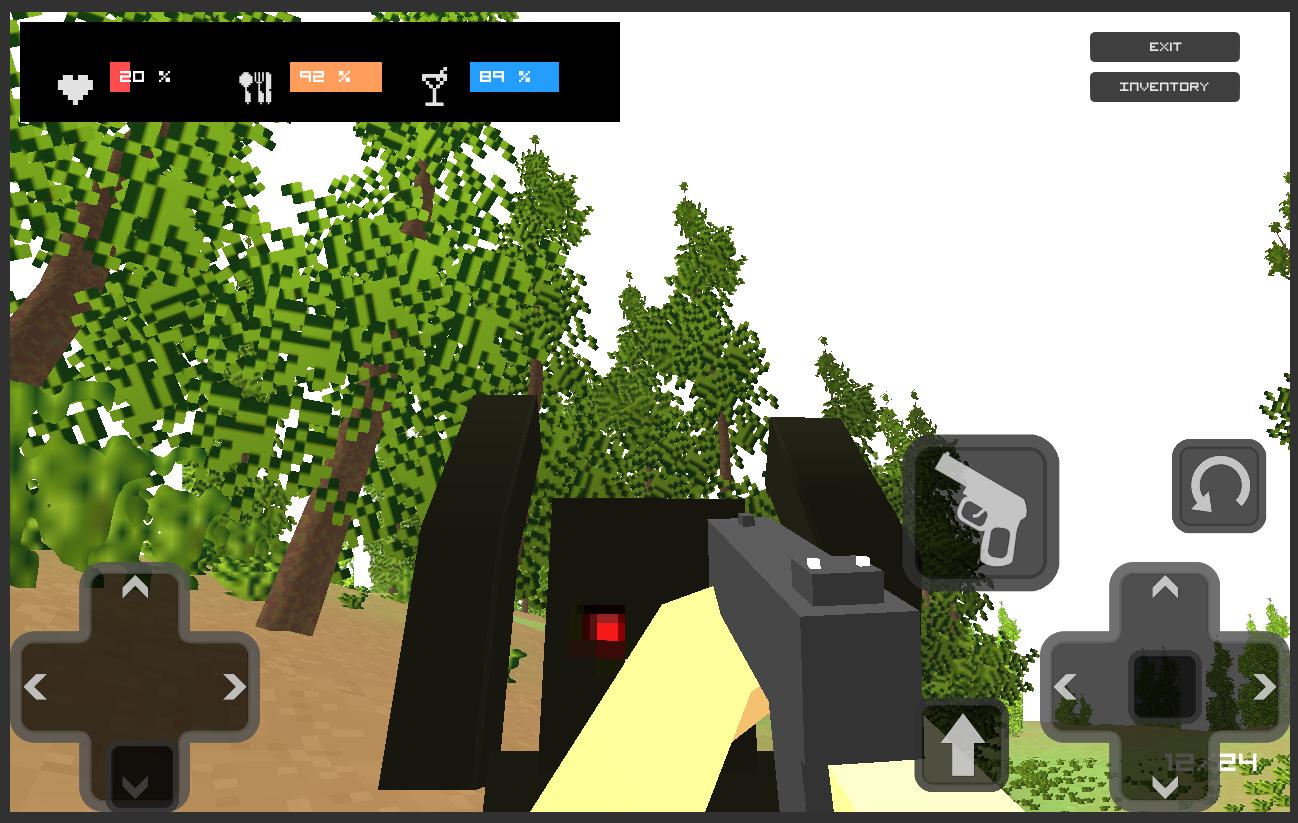Open the INVENTORY menu
This screenshot has height=823, width=1298.
pyautogui.click(x=1164, y=86)
